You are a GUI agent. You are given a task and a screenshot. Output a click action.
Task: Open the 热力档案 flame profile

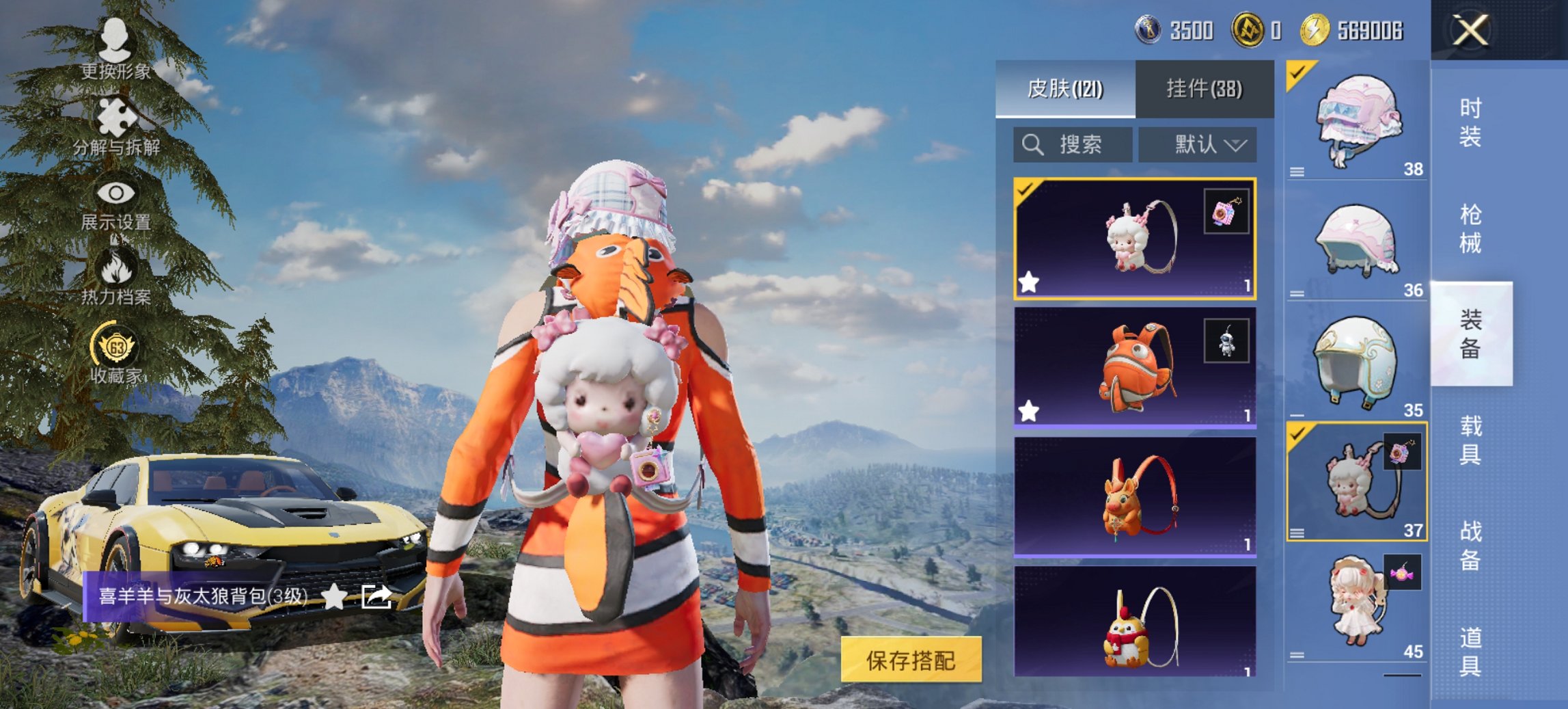[118, 281]
